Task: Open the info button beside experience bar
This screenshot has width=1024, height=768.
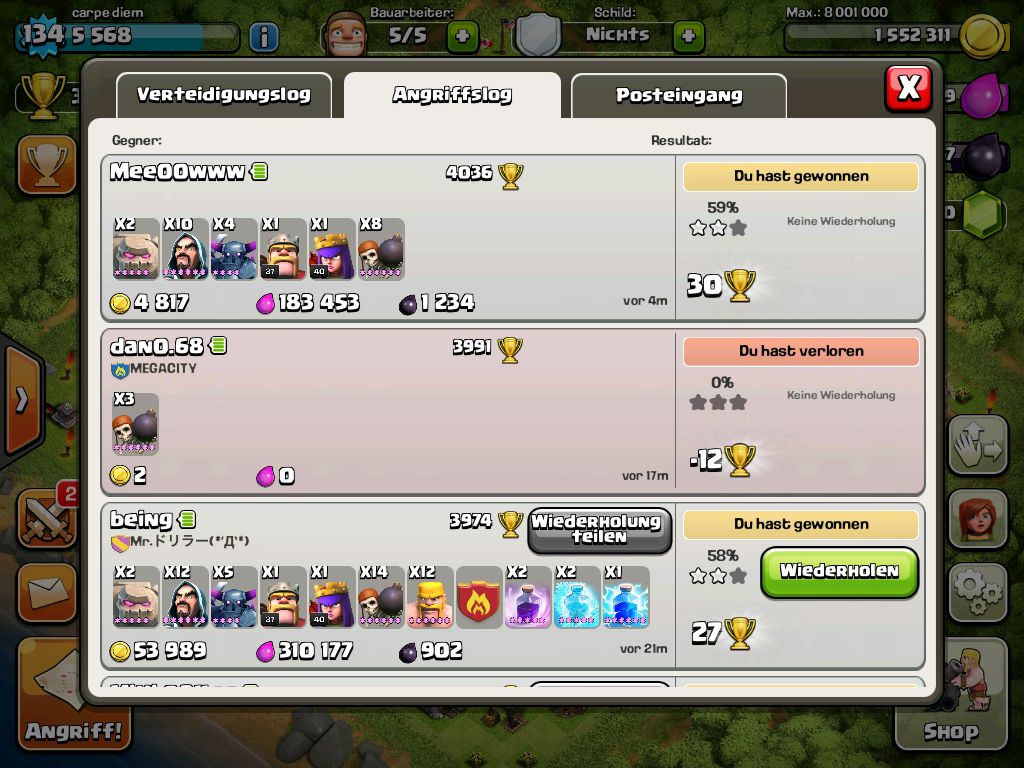Action: point(263,38)
